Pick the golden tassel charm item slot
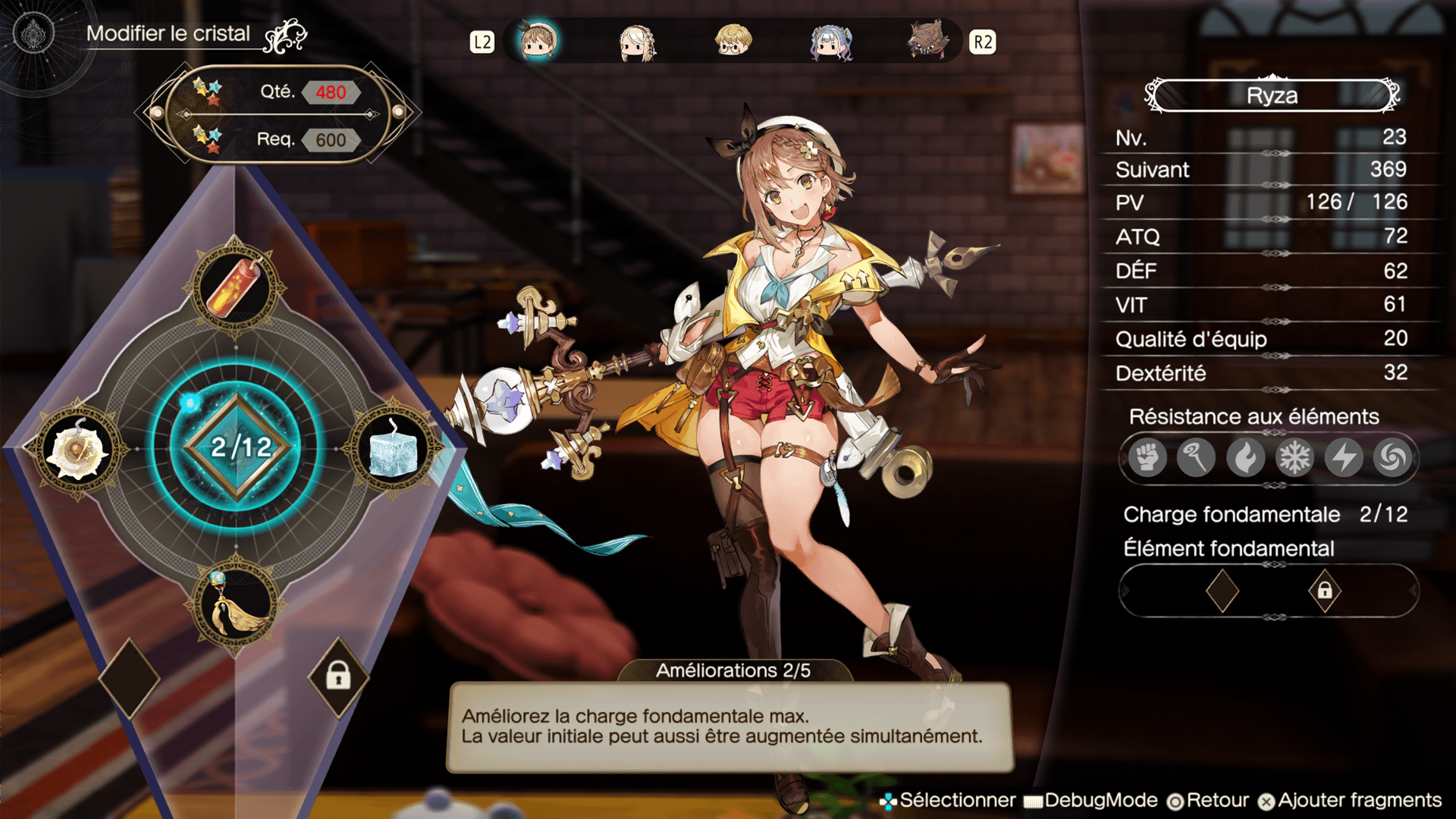The width and height of the screenshot is (1456, 819). (236, 606)
